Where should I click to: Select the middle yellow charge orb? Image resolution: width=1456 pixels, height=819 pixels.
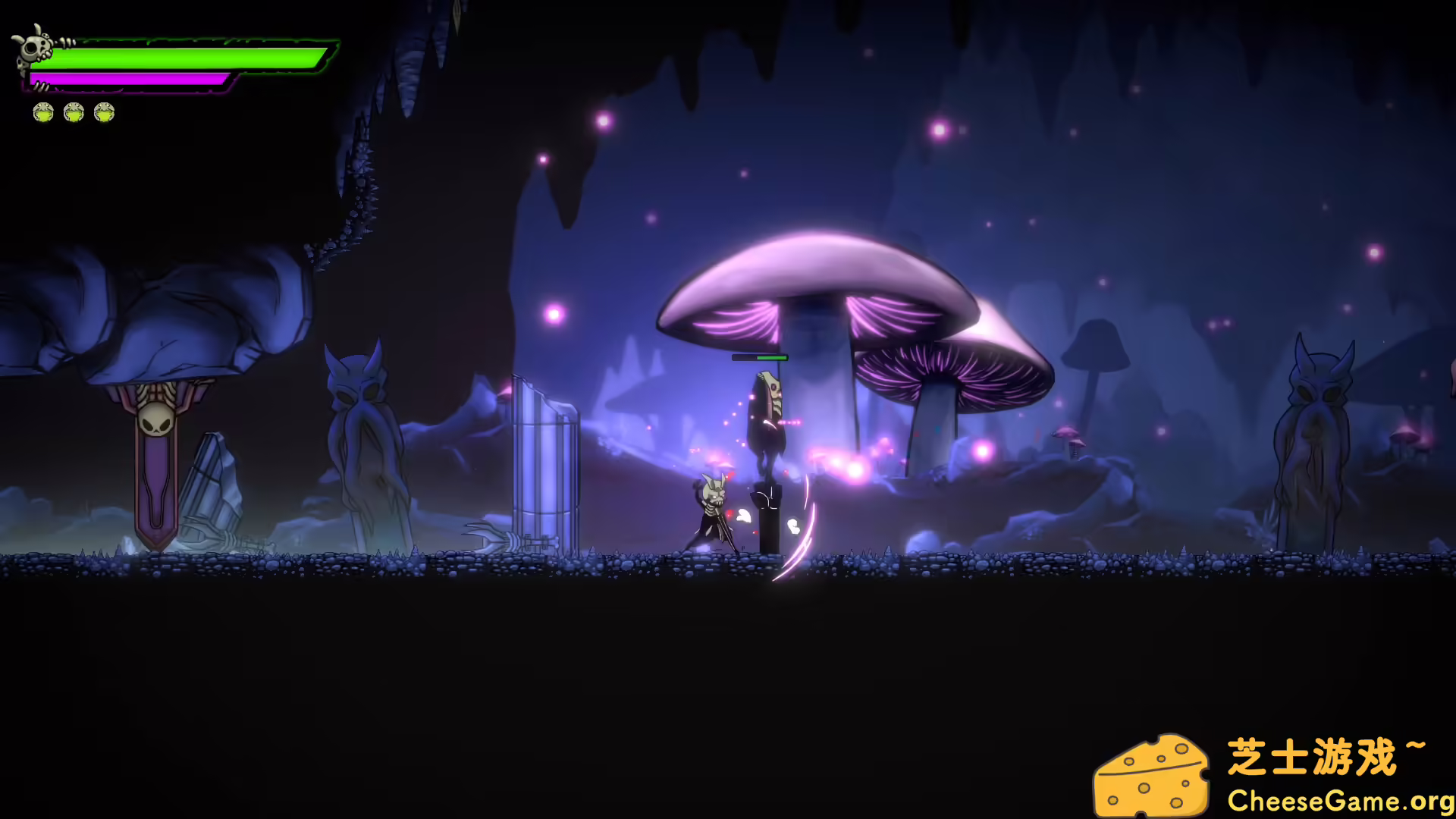pos(74,112)
